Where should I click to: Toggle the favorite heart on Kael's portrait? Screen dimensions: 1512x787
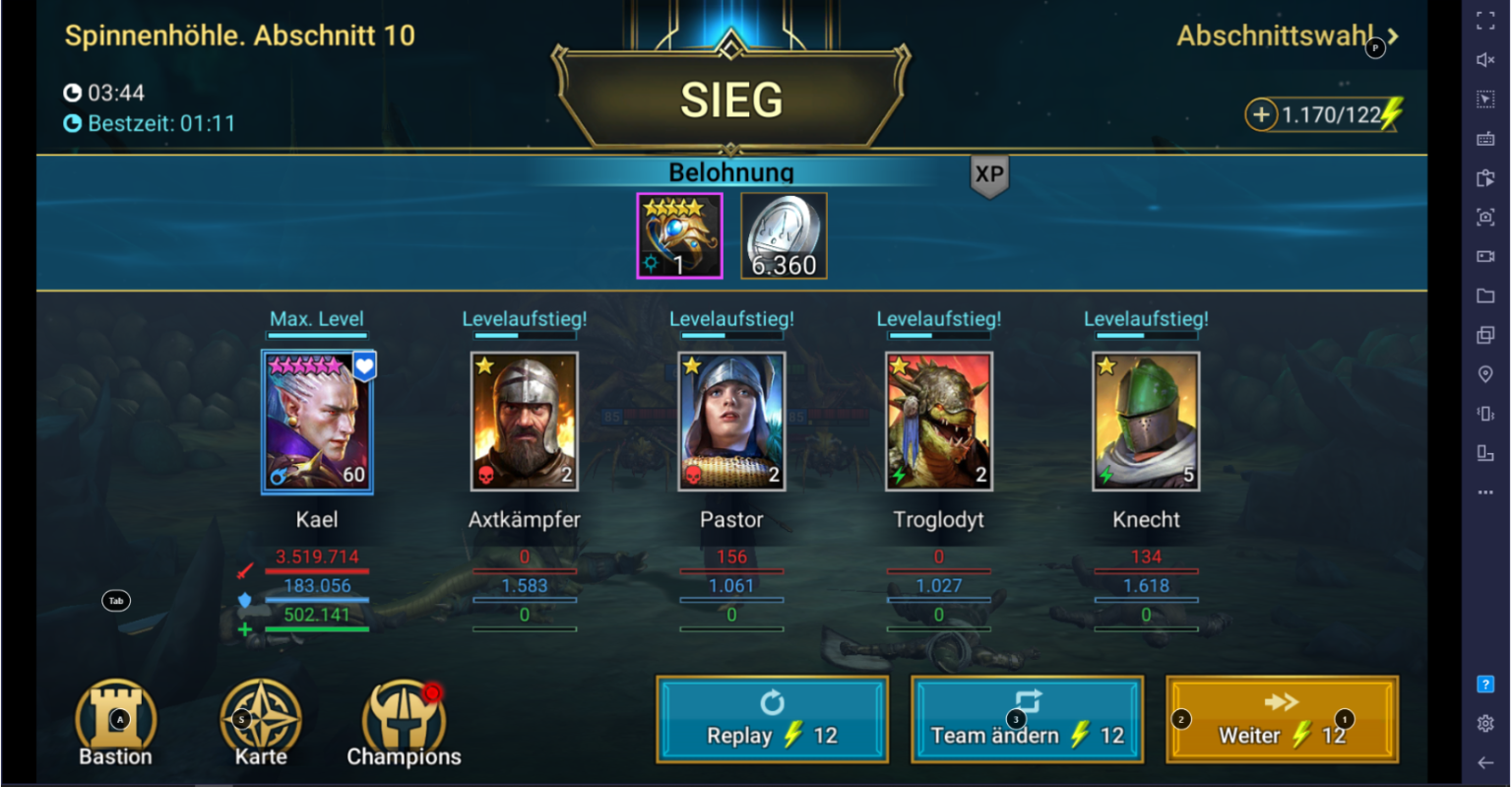(364, 363)
